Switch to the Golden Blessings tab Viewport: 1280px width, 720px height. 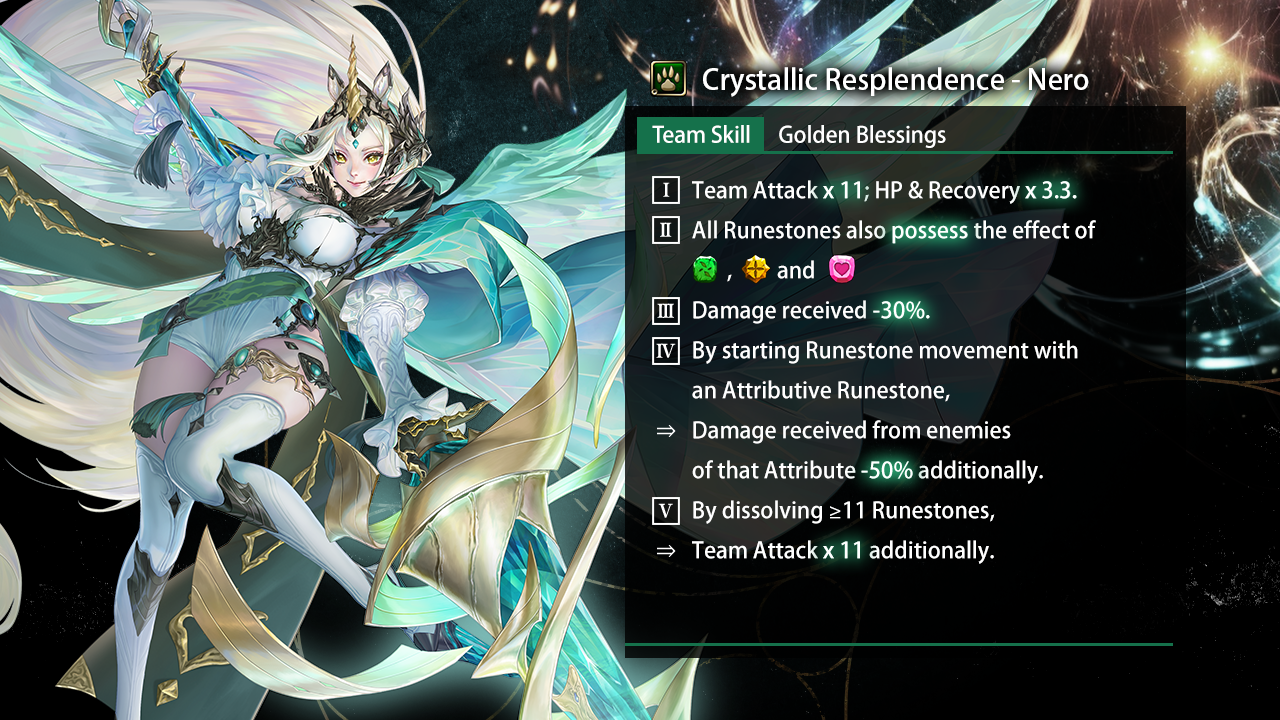pyautogui.click(x=861, y=135)
